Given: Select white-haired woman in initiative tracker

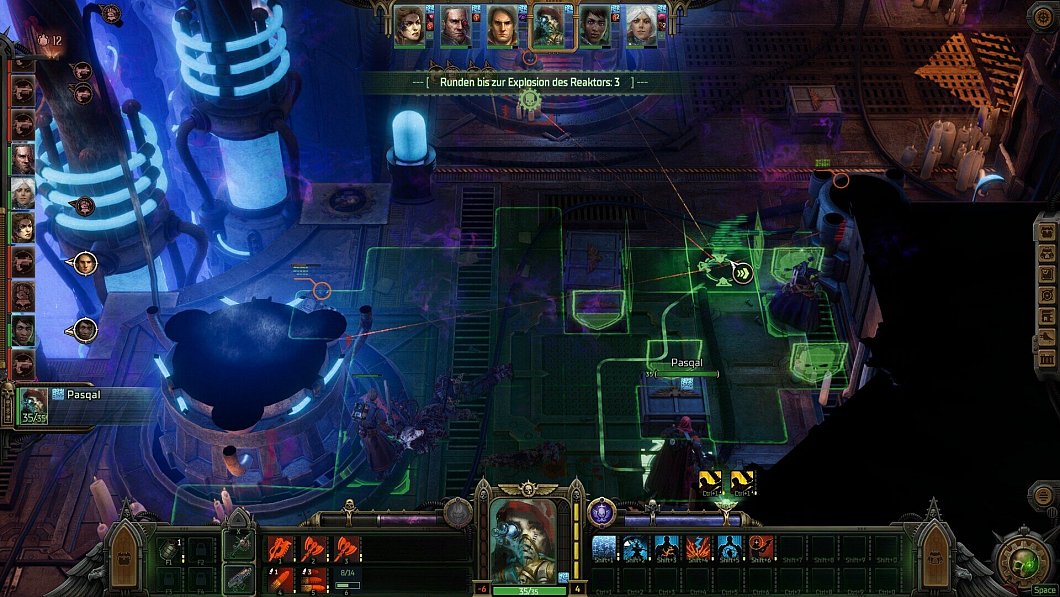Looking at the screenshot, I should [22, 192].
